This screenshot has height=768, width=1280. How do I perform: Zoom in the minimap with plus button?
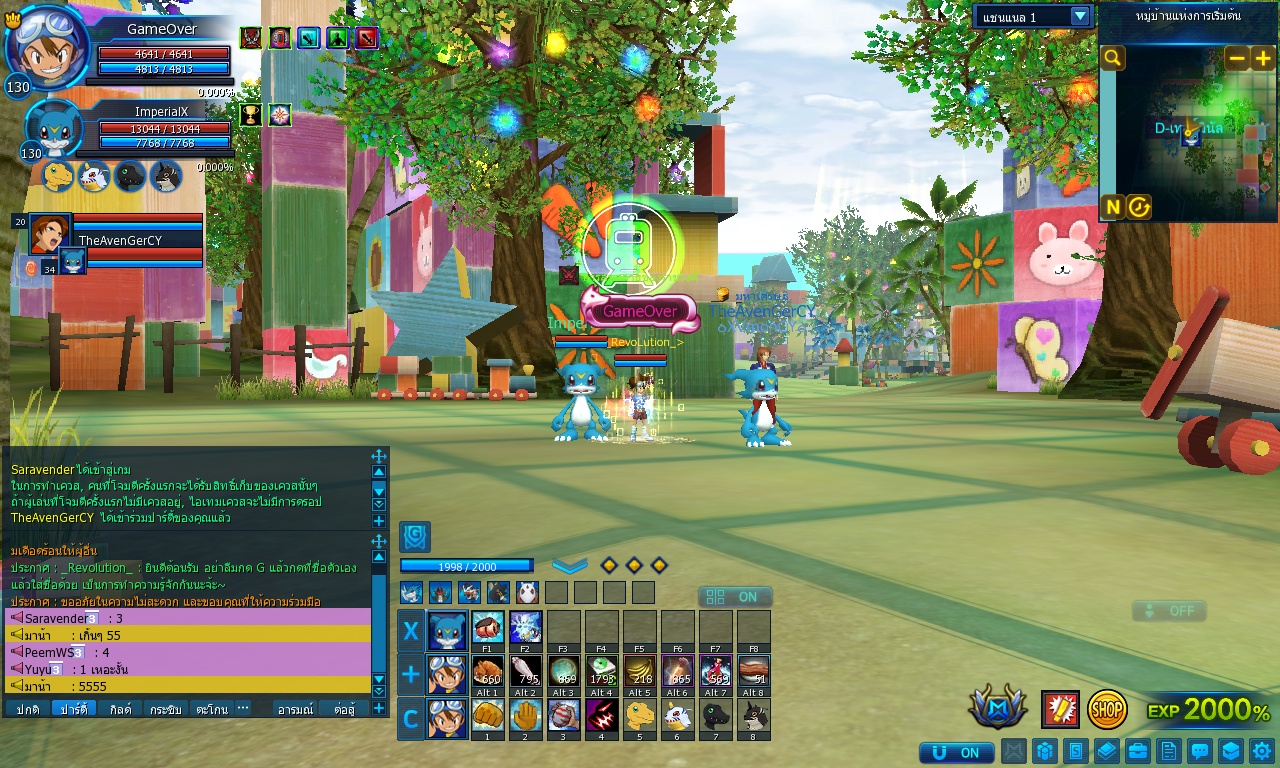(x=1263, y=58)
